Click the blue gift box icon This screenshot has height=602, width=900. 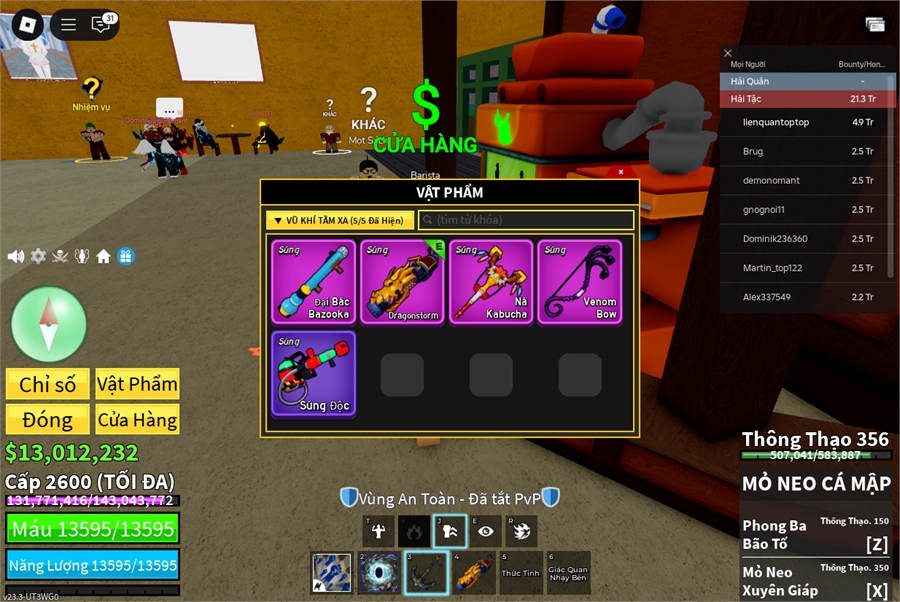click(126, 256)
